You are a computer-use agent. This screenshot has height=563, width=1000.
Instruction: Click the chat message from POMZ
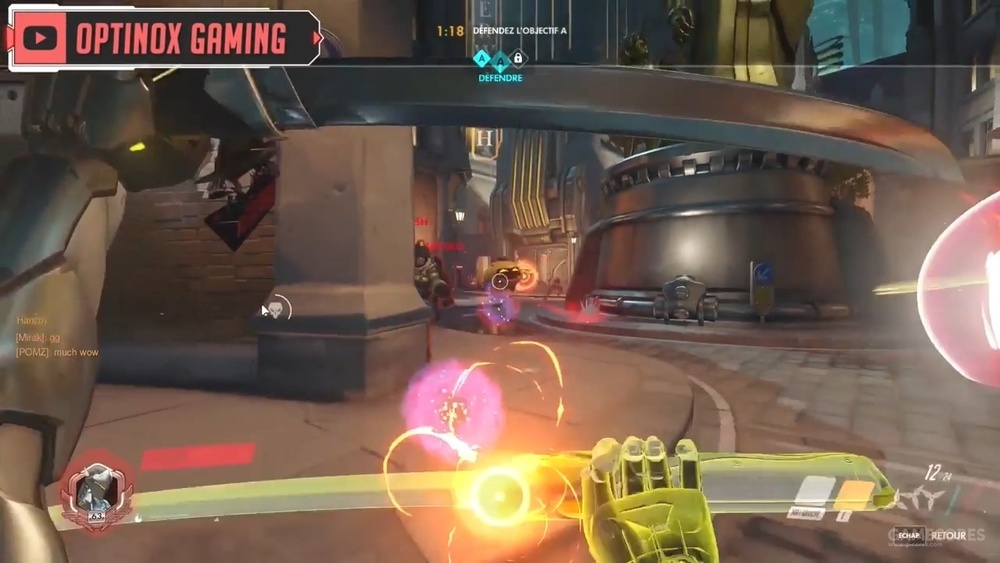tap(57, 353)
